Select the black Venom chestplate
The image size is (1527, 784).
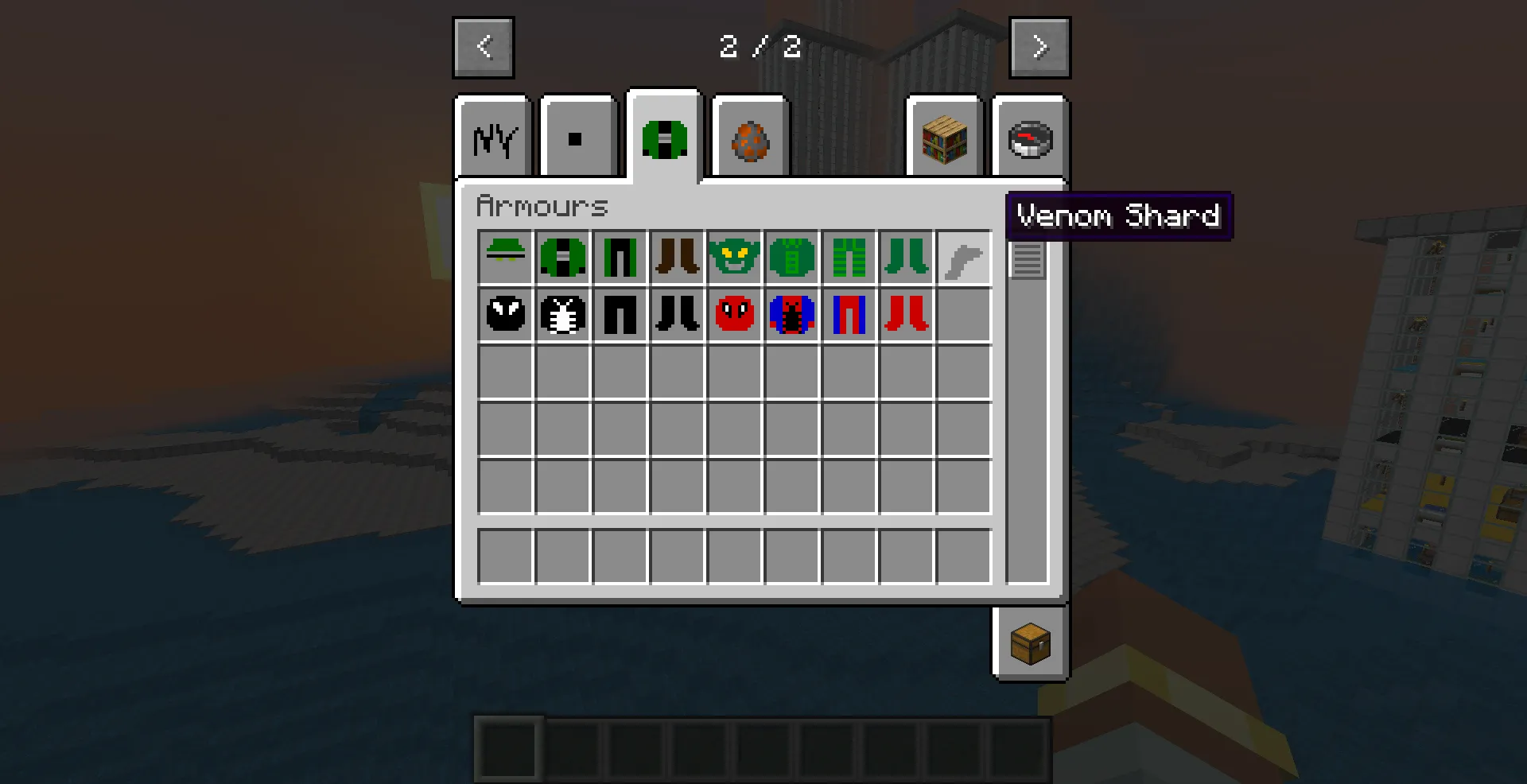tap(562, 315)
